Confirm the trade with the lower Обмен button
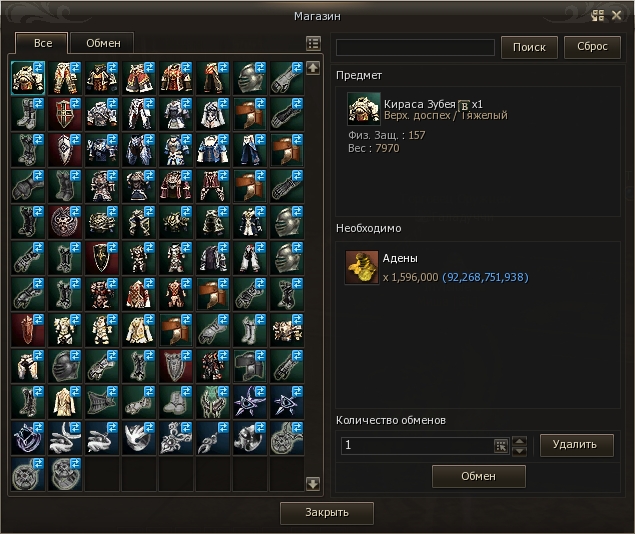The image size is (635, 534). [x=478, y=476]
